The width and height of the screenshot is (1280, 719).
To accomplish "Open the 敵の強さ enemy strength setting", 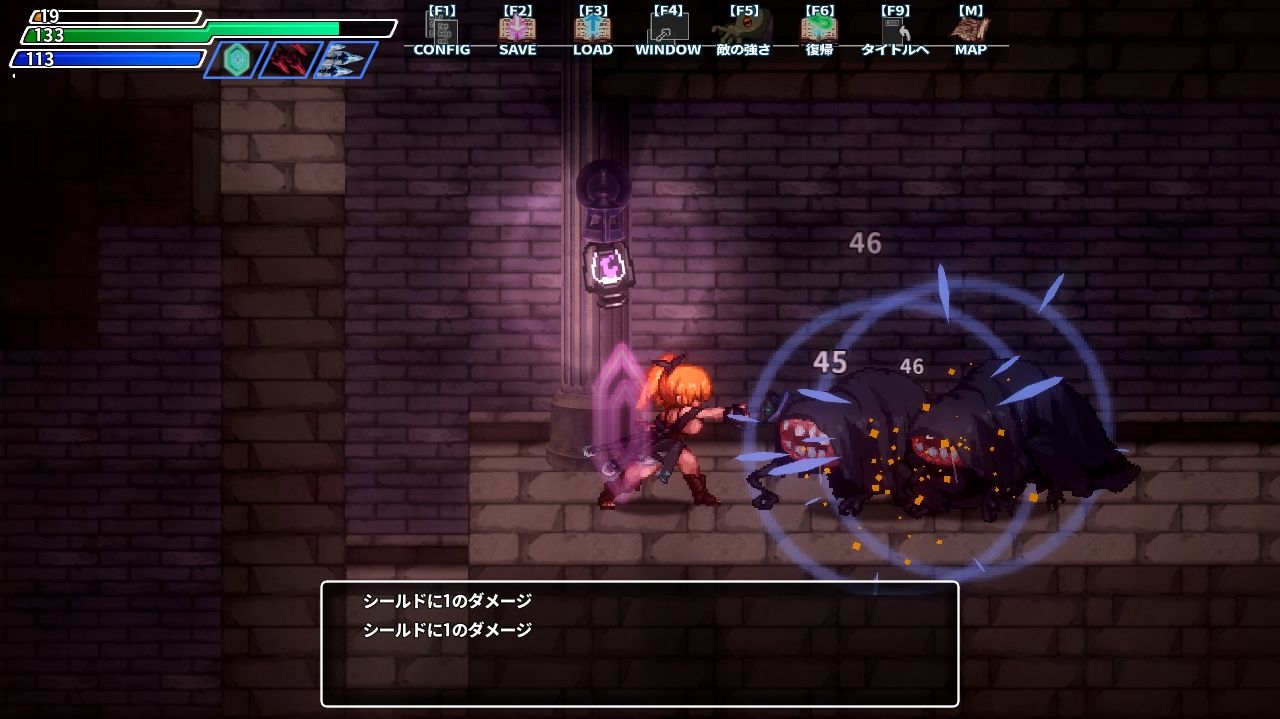I will click(743, 32).
